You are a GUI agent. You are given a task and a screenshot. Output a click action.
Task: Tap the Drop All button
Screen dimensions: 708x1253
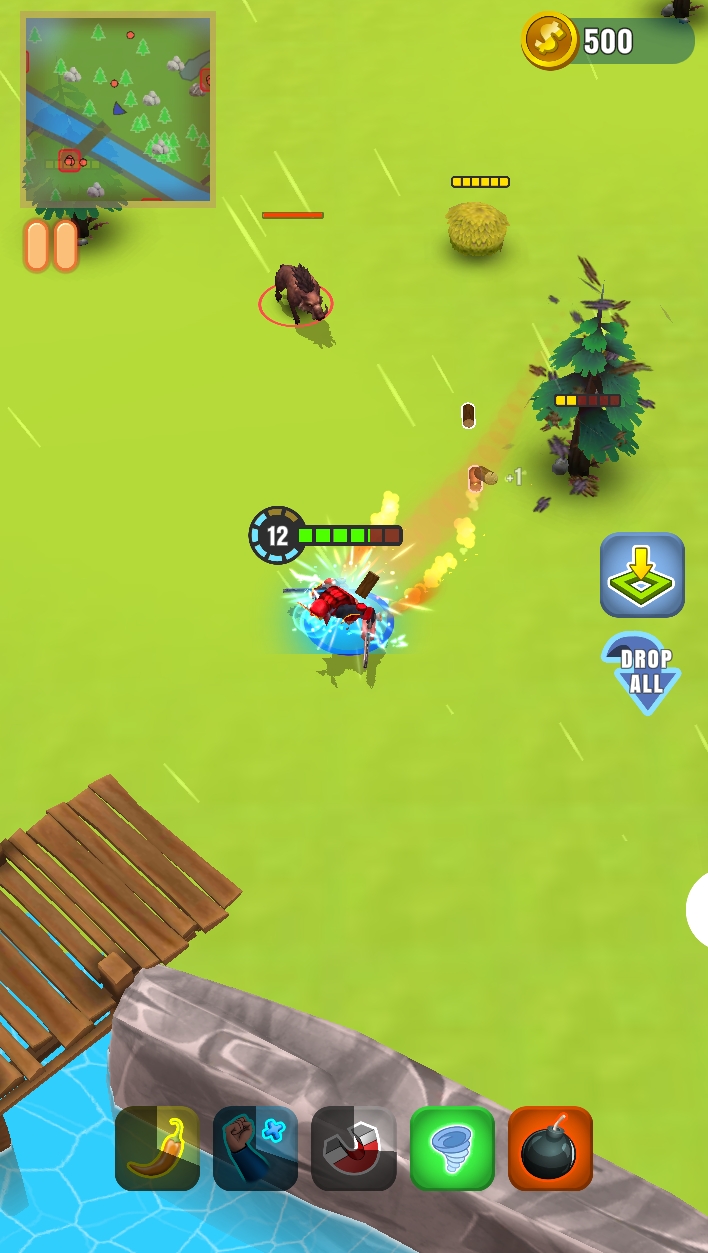click(x=642, y=672)
